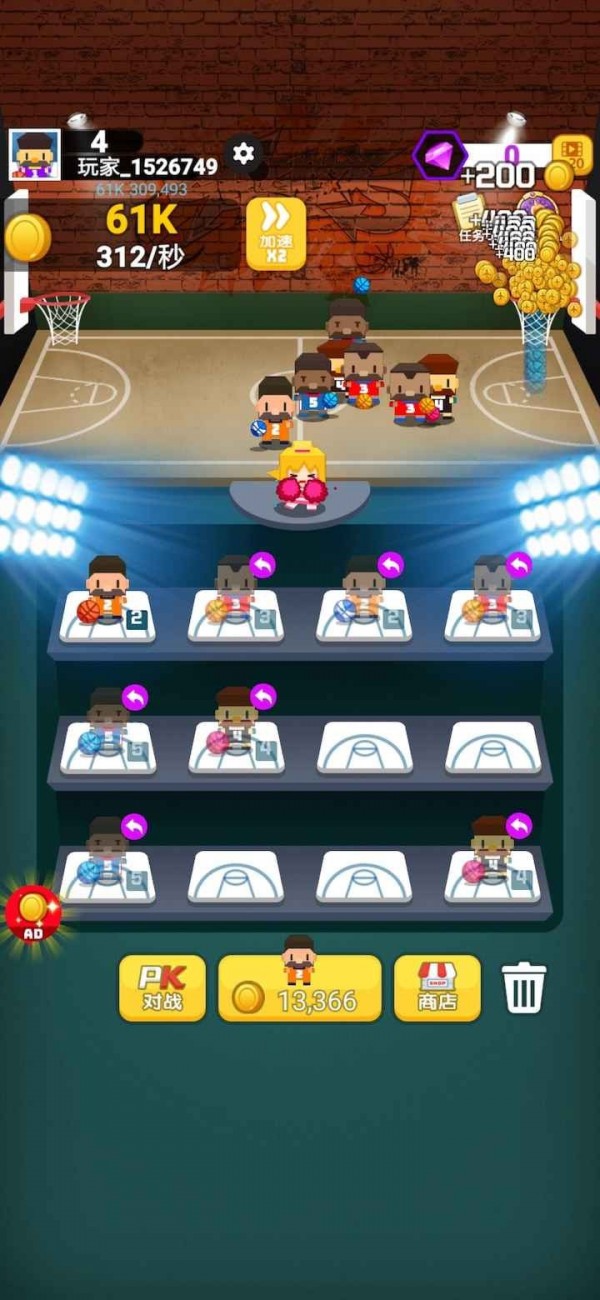Click the trash can icon

point(525,988)
